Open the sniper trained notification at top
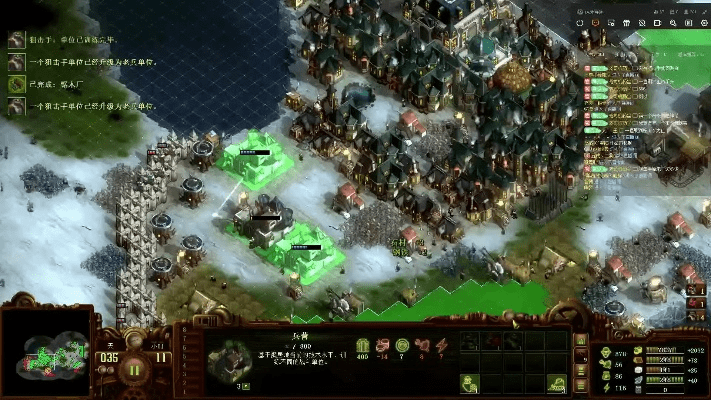 pos(17,38)
